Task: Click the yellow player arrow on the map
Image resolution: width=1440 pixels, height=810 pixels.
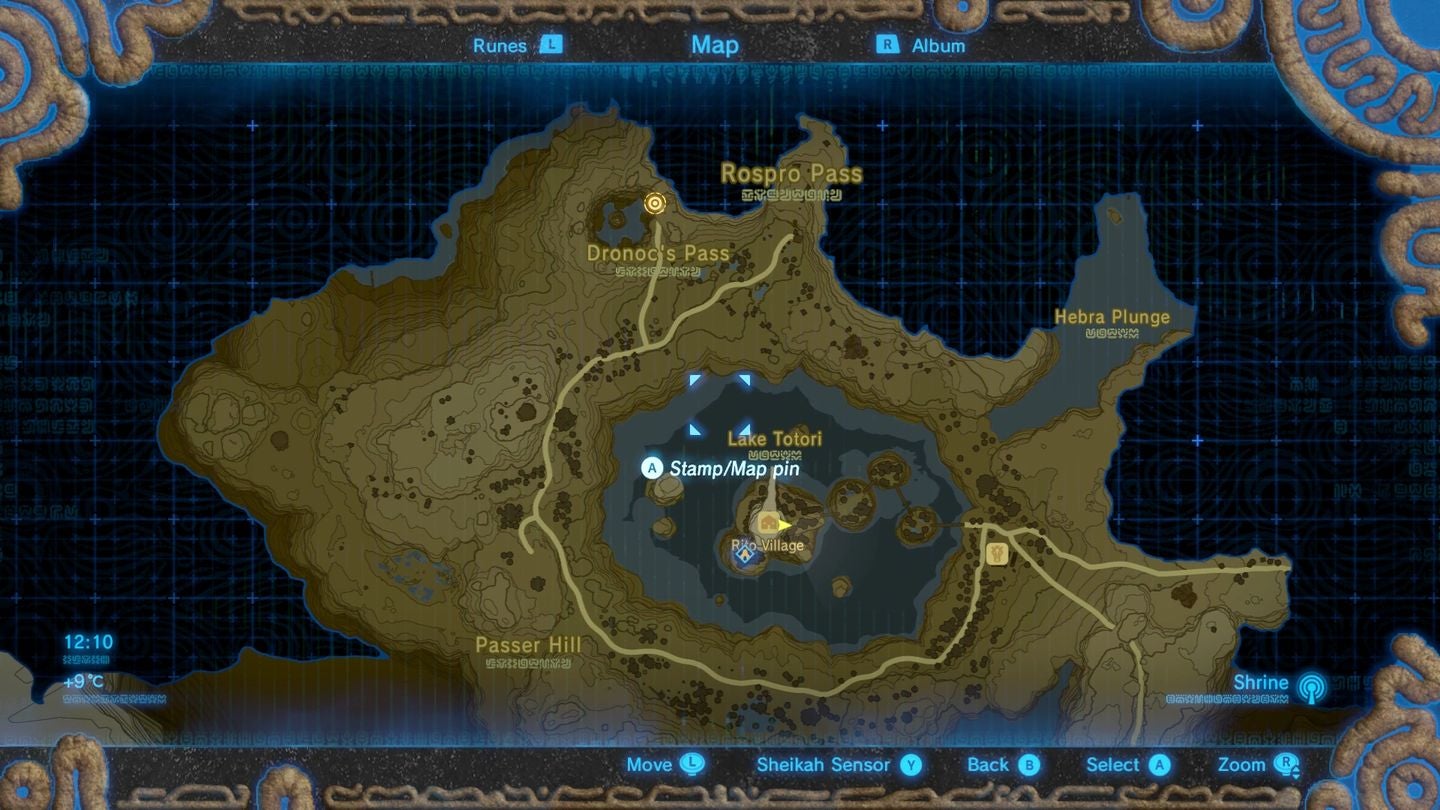Action: 786,524
